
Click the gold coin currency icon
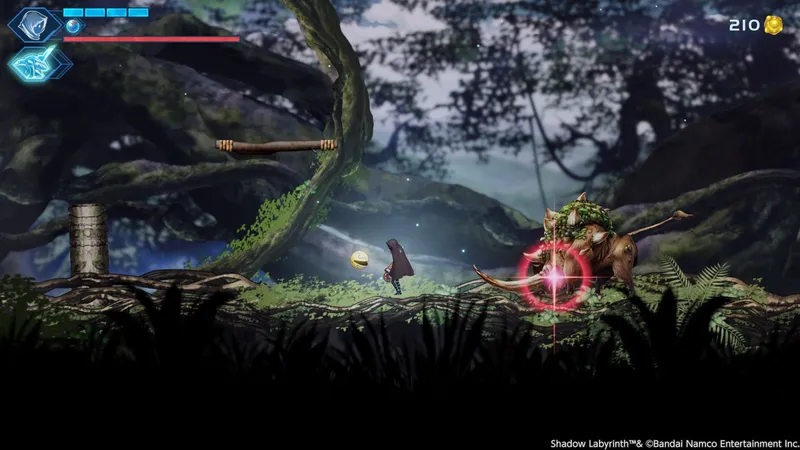[773, 25]
